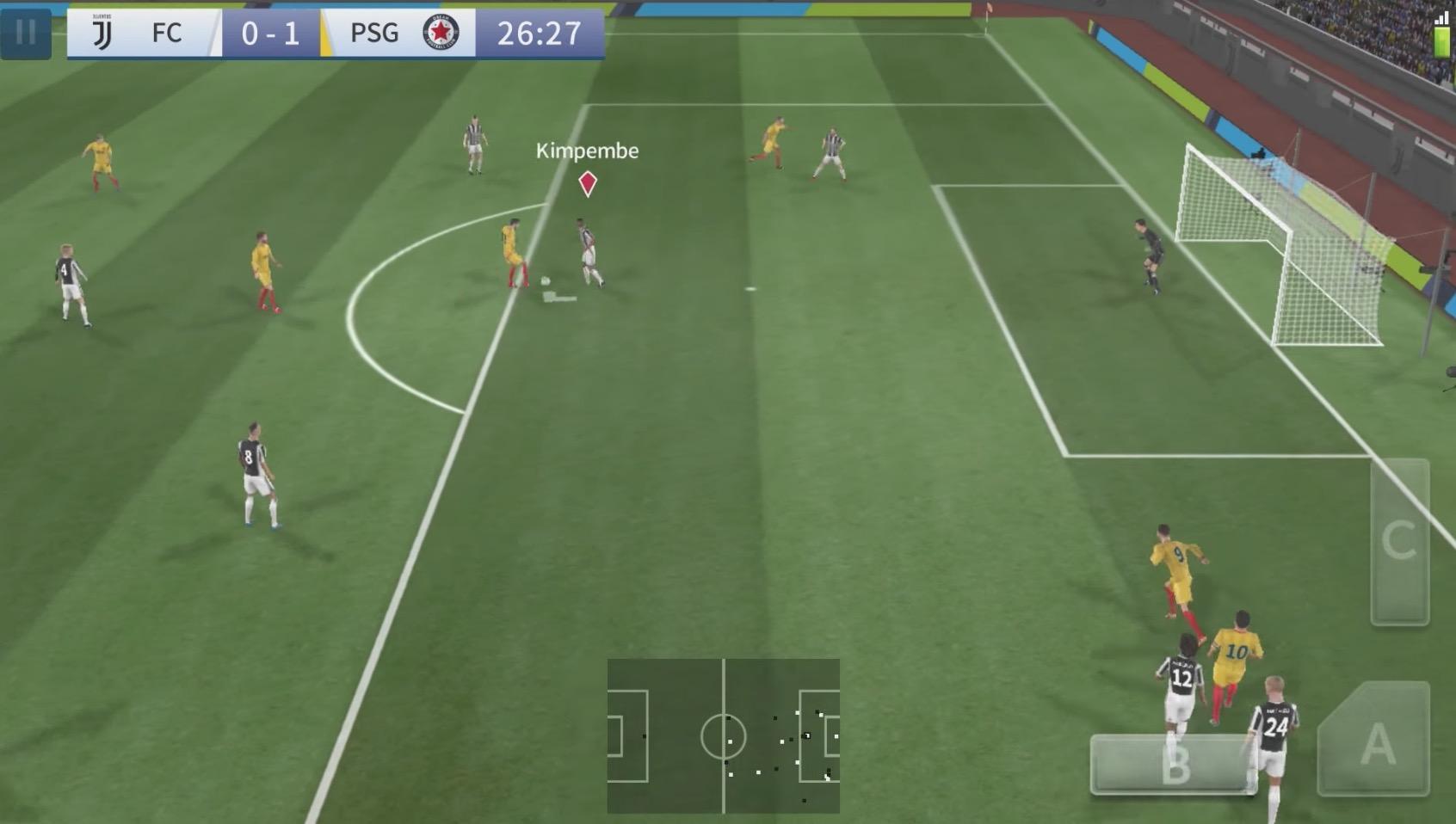This screenshot has width=1456, height=824.
Task: Click the ball at midfield
Action: pos(546,280)
